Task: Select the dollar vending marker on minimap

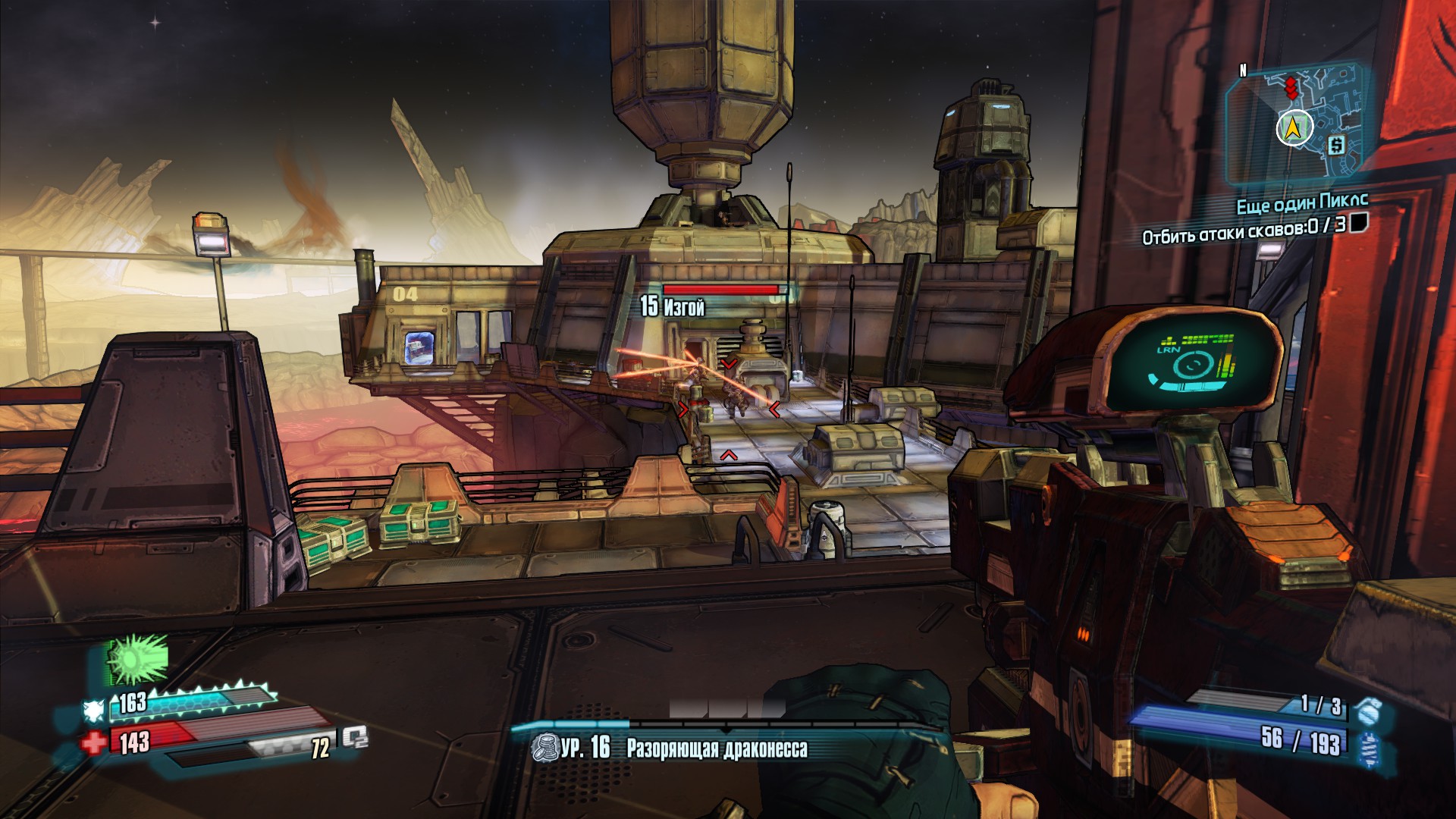Action: coord(1336,145)
